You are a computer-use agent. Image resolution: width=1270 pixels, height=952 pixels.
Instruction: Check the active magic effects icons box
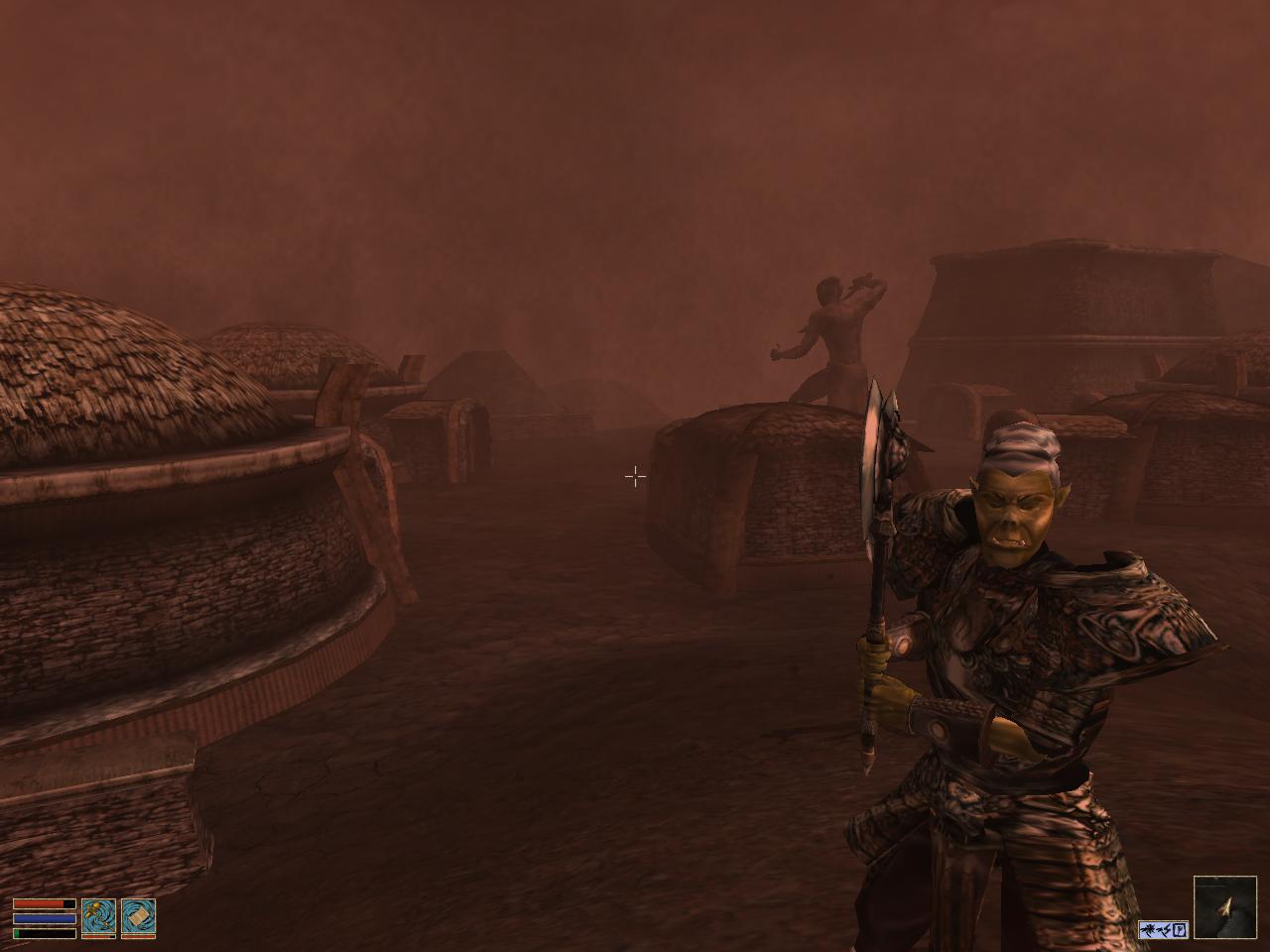tap(1163, 930)
